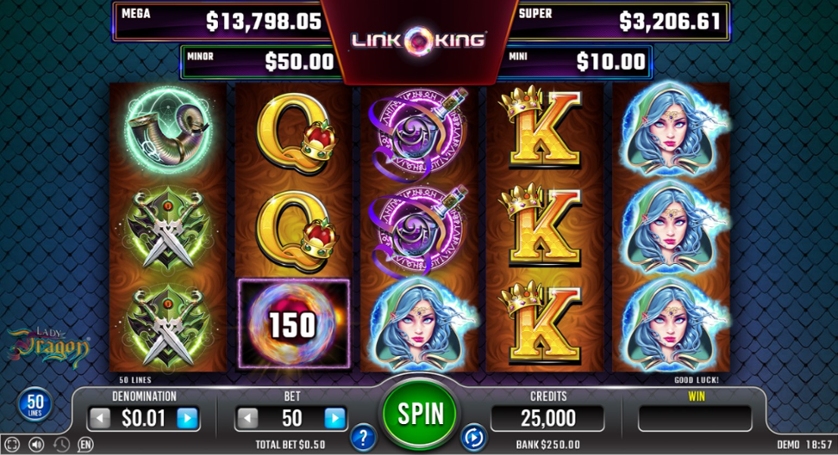This screenshot has height=455, width=838.
Task: Decrease the denomination with the left arrow
Action: (101, 418)
